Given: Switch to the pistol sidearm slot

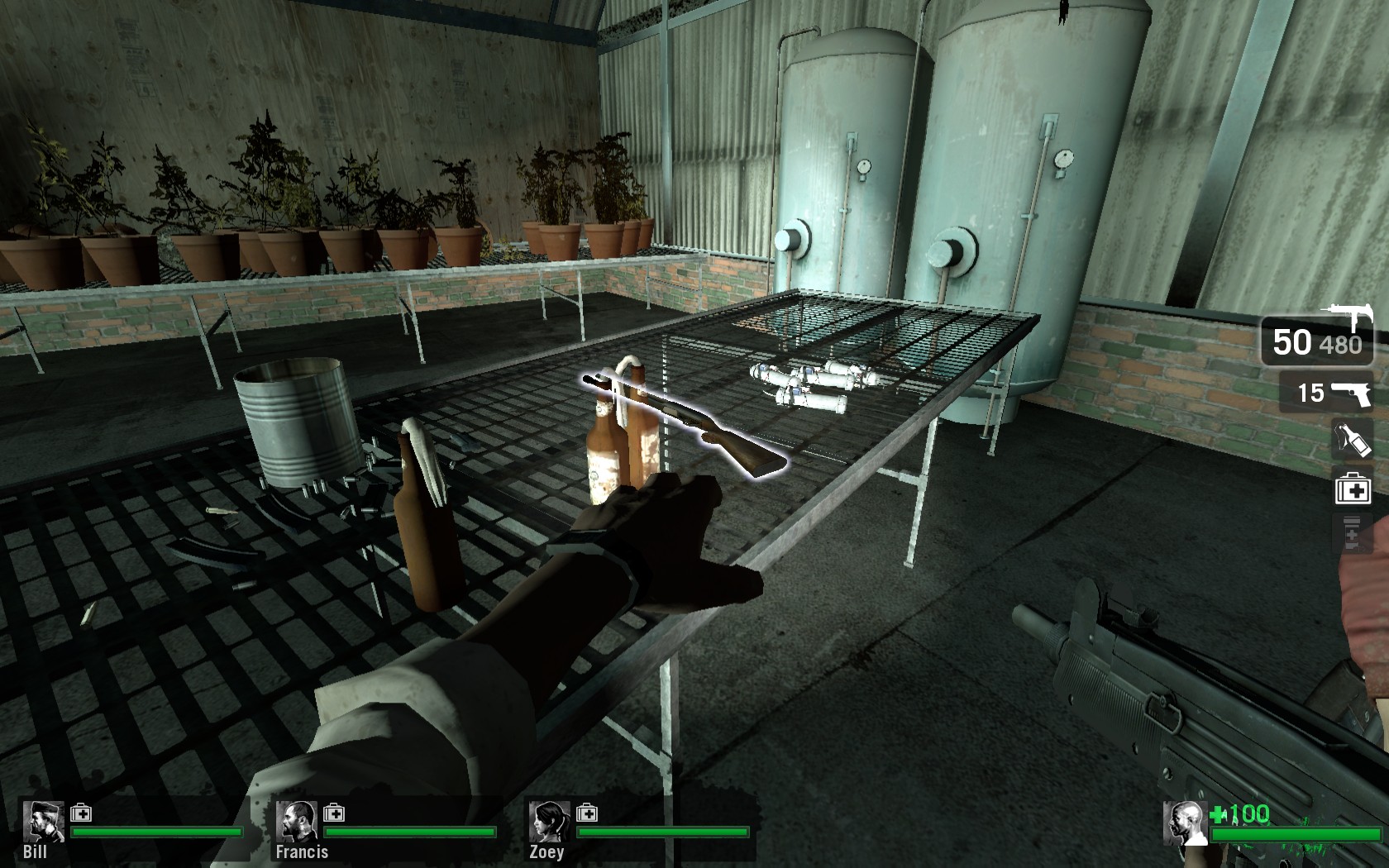Looking at the screenshot, I should (x=1334, y=392).
